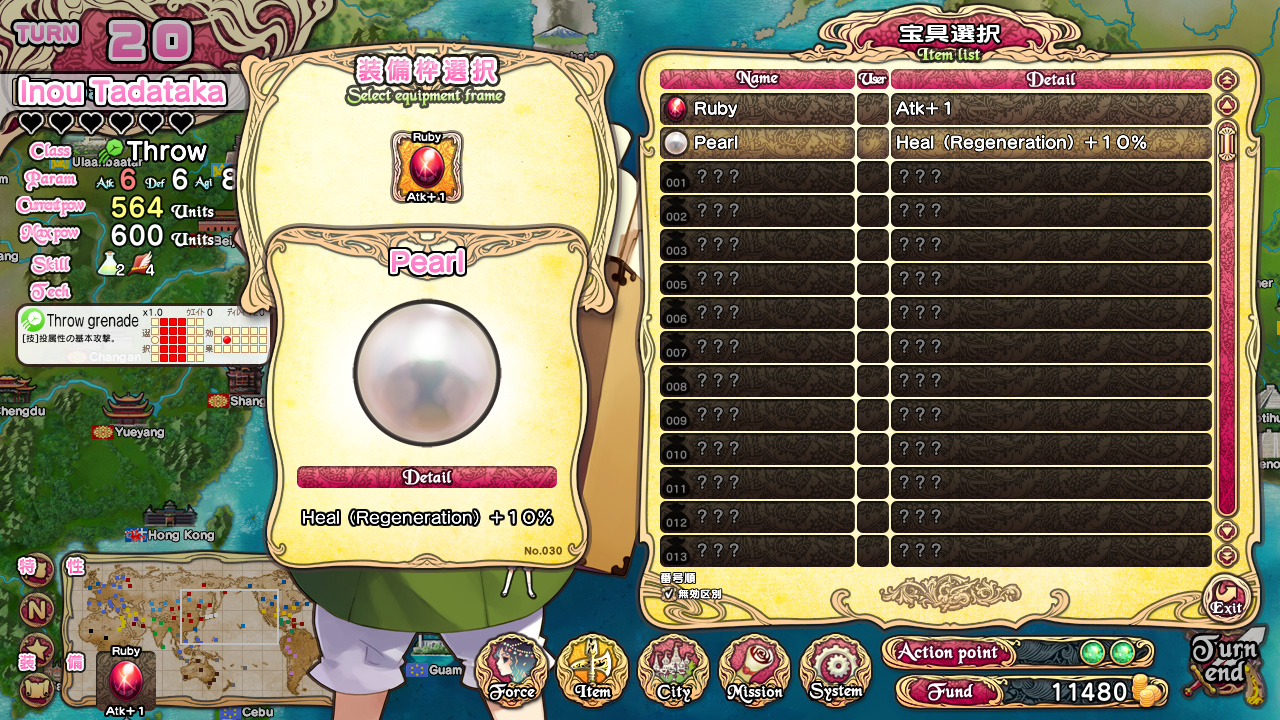Click the Ruby equipment frame slot
The image size is (1280, 720).
click(x=427, y=166)
